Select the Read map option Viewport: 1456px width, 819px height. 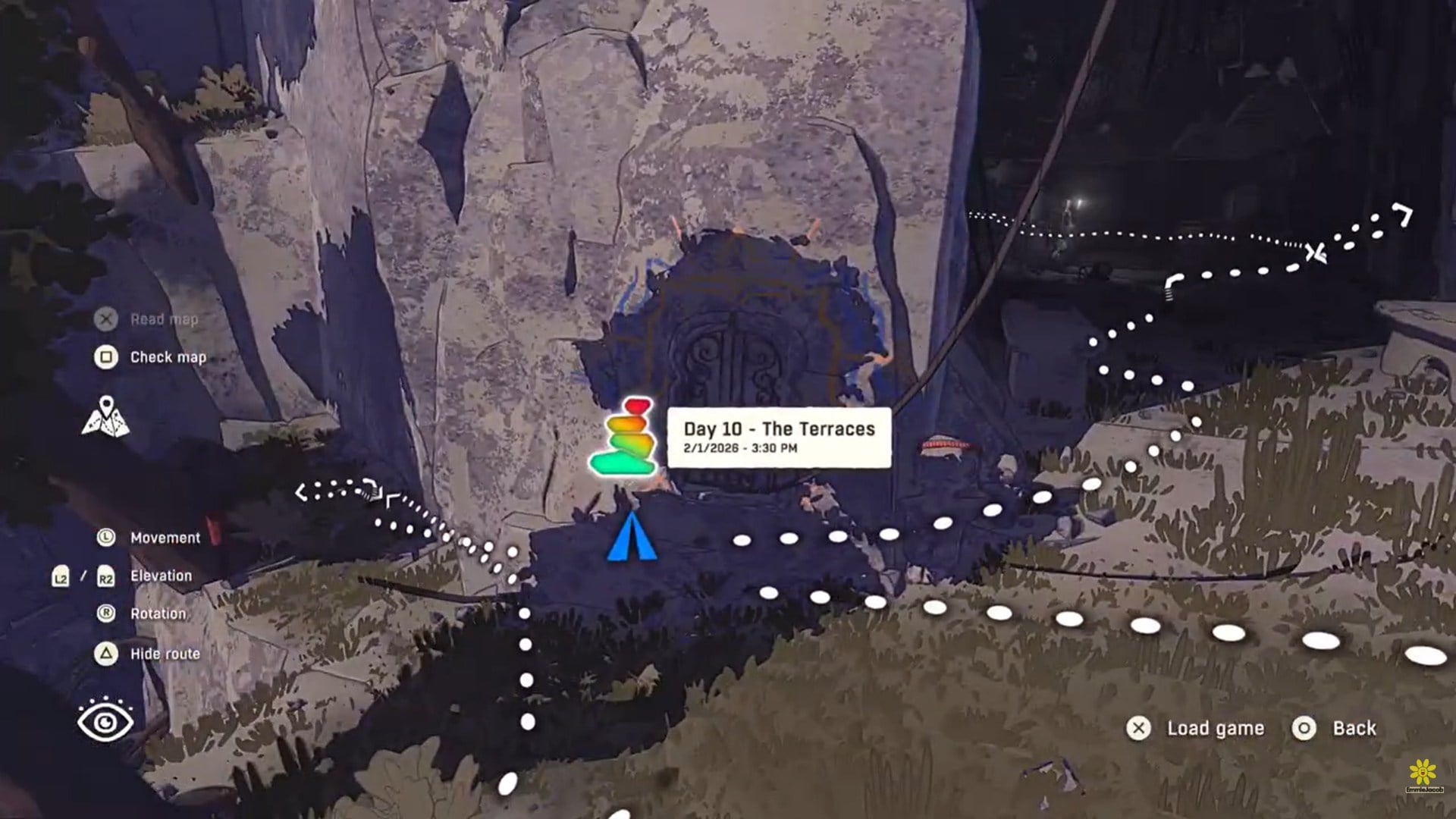point(164,319)
